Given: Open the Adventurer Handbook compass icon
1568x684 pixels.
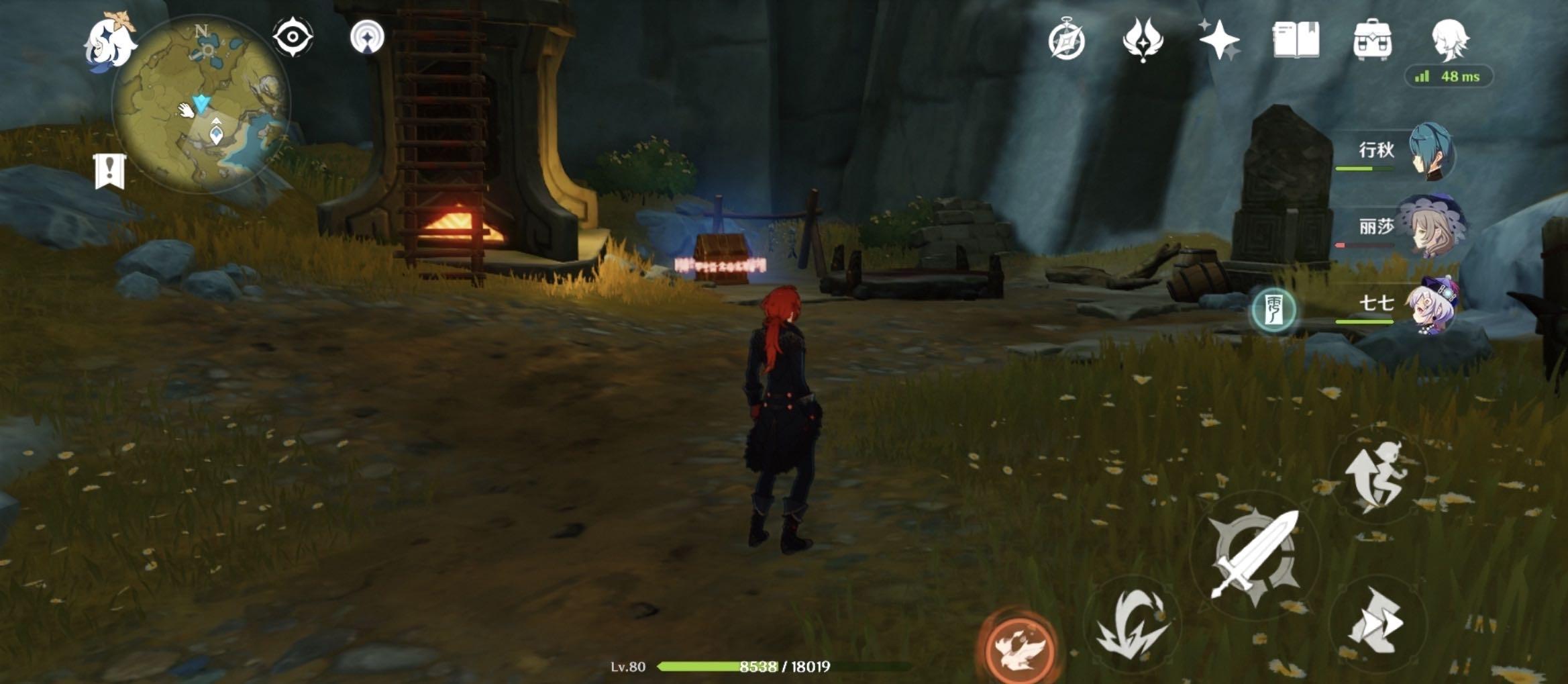Looking at the screenshot, I should (1066, 40).
